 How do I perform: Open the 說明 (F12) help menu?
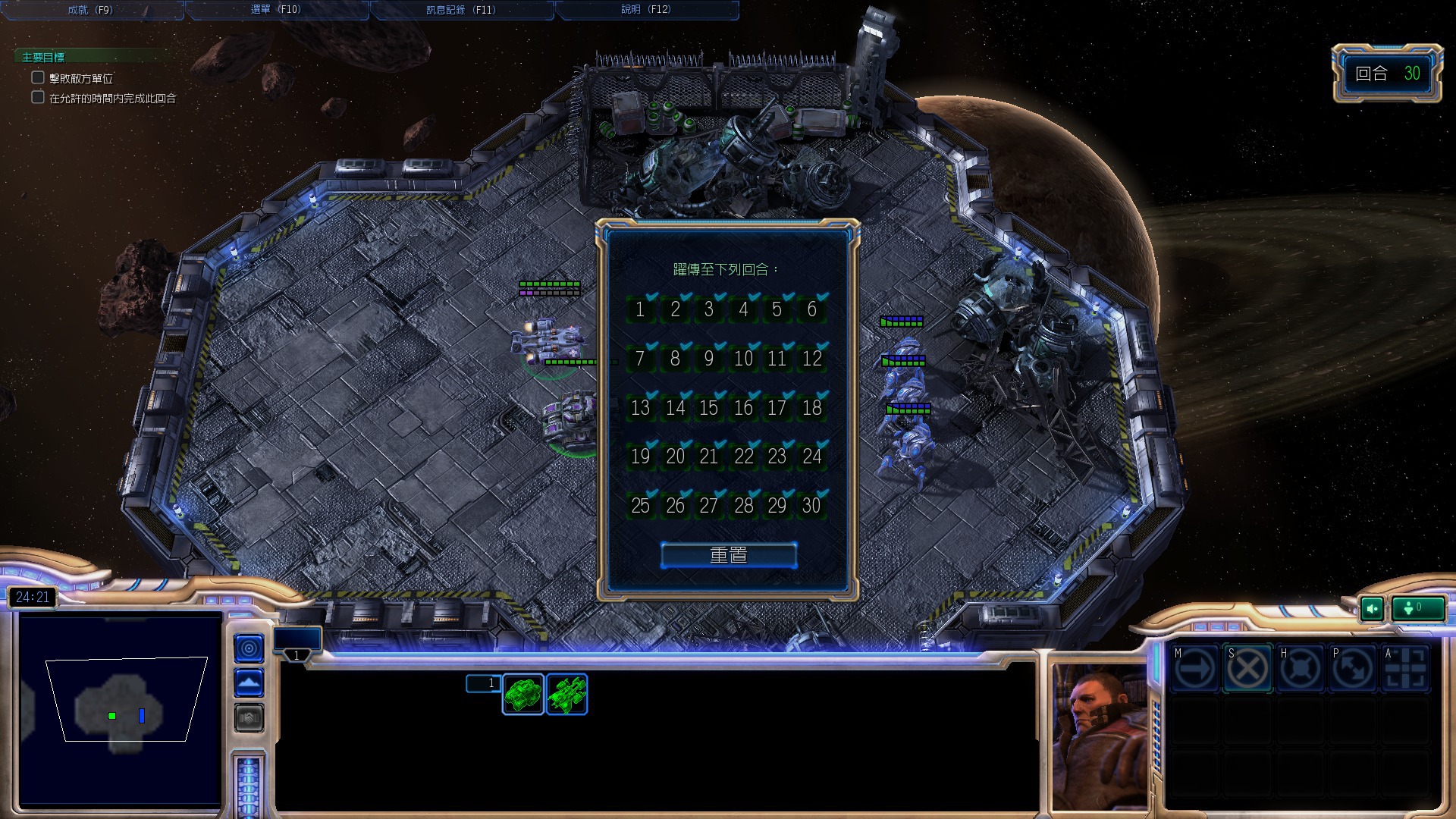pyautogui.click(x=646, y=10)
